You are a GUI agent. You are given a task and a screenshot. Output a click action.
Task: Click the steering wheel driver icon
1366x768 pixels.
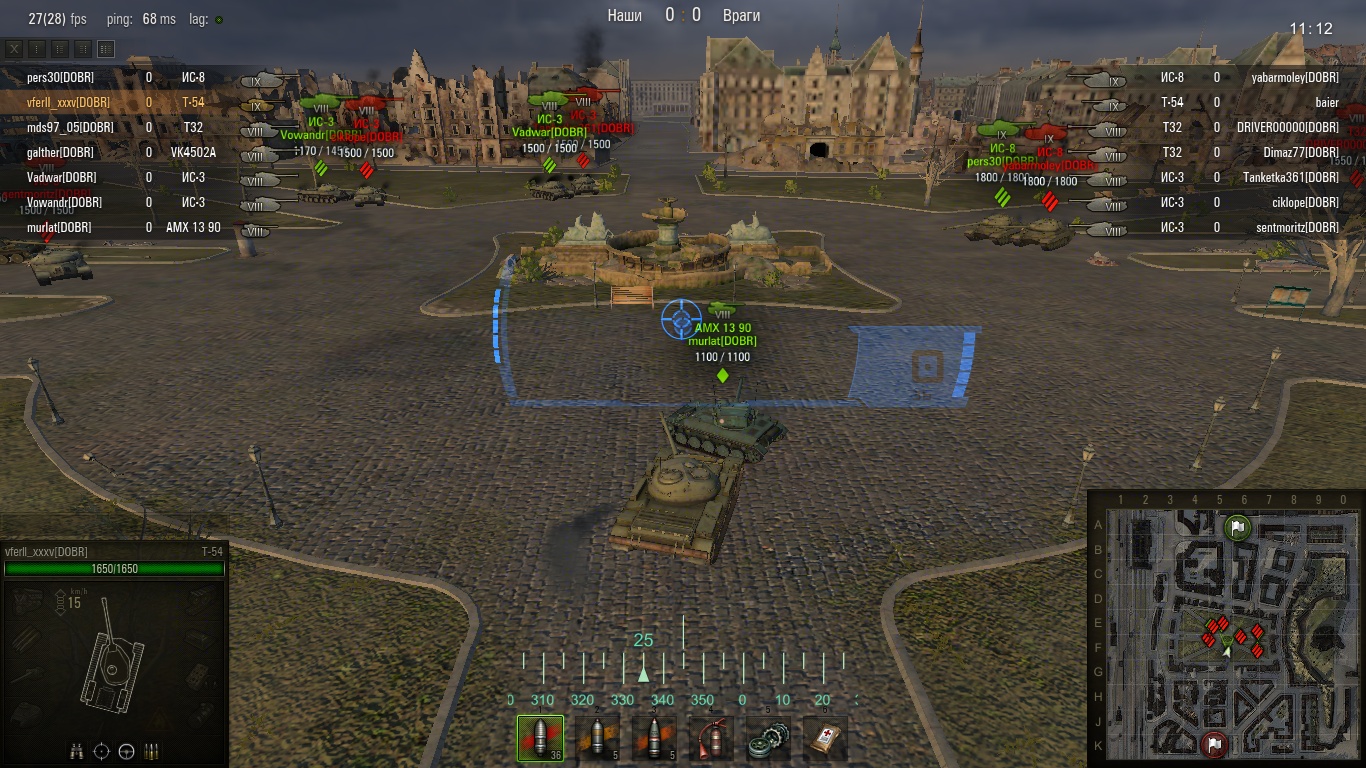(x=127, y=751)
